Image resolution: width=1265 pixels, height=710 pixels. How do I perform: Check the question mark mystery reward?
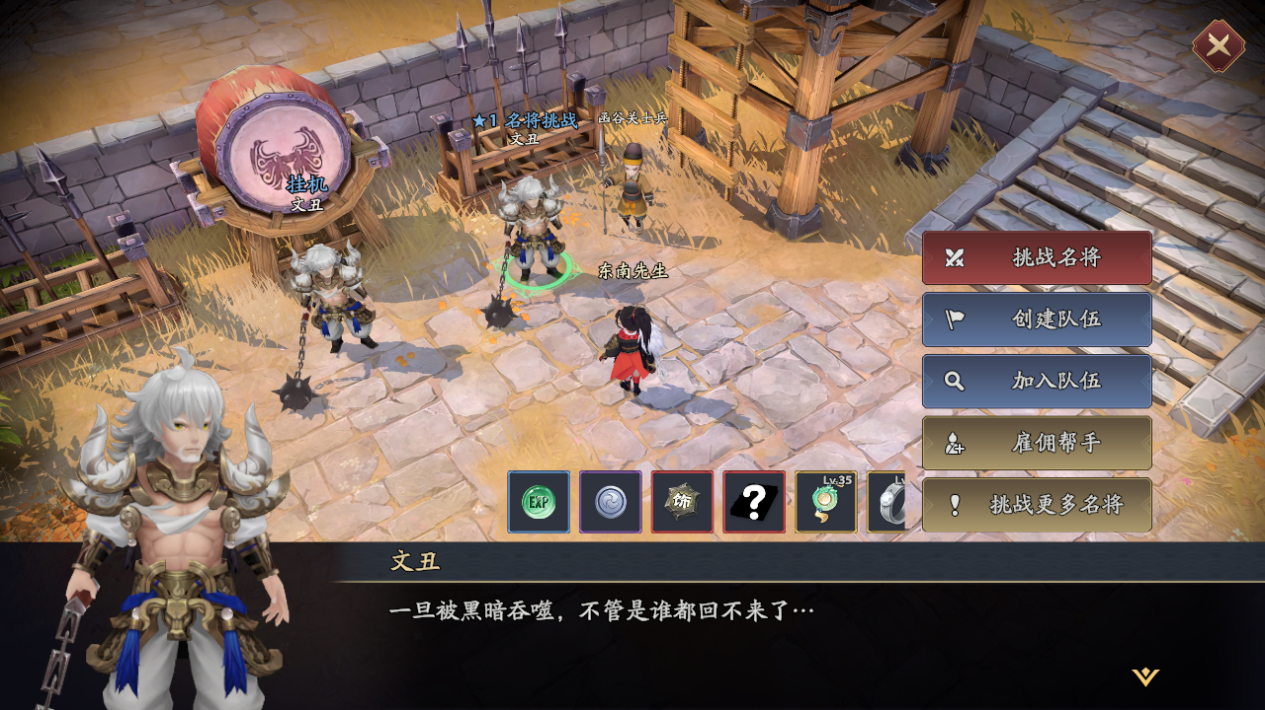755,502
